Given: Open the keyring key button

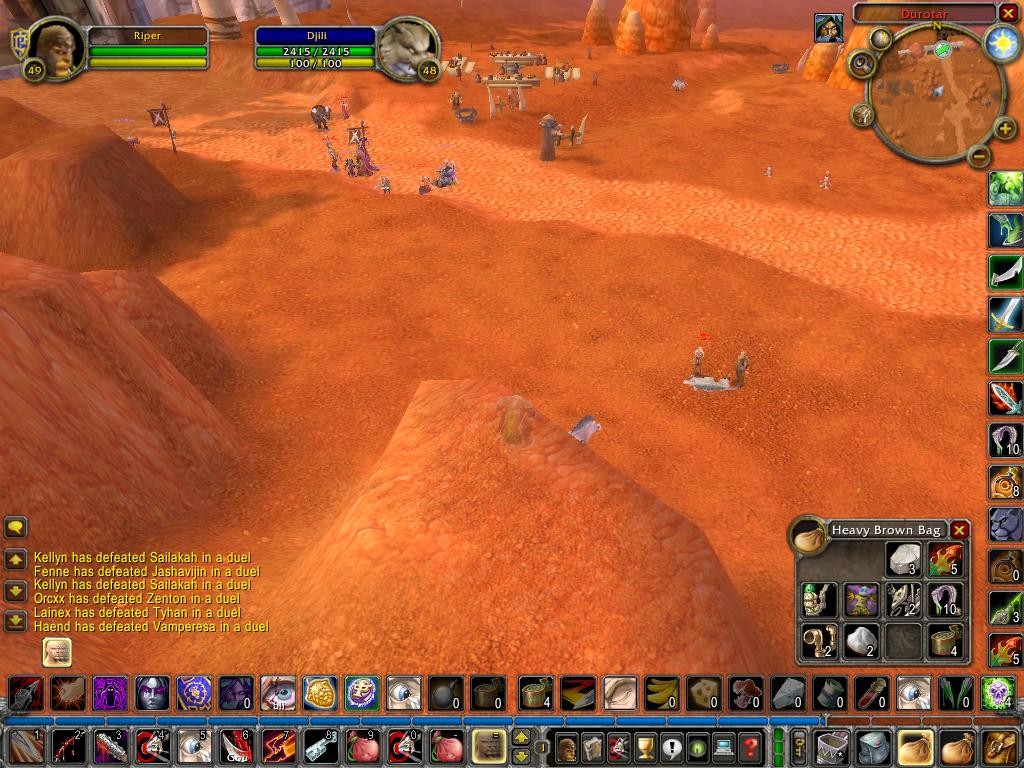Looking at the screenshot, I should 800,746.
